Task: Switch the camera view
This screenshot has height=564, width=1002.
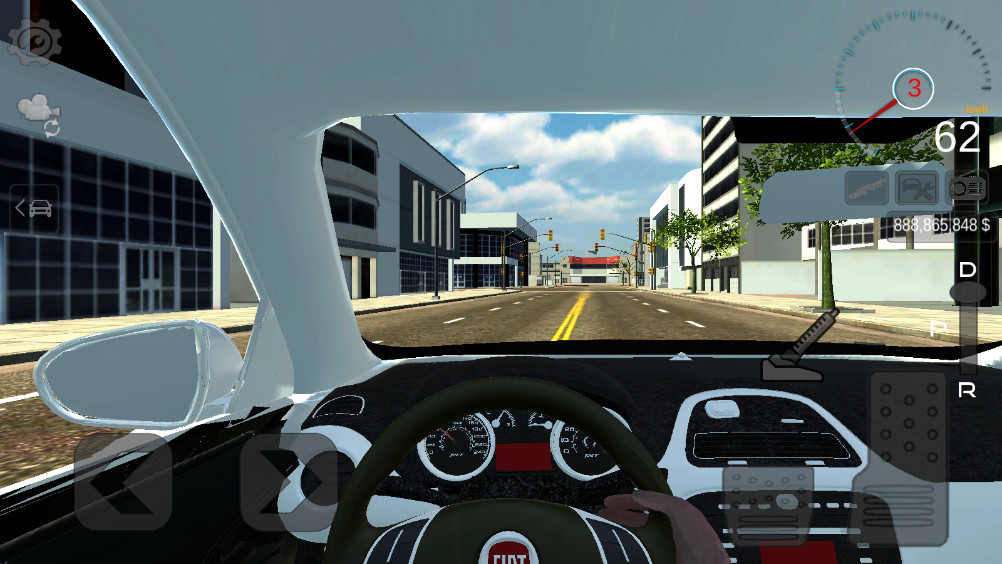Action: pos(40,114)
